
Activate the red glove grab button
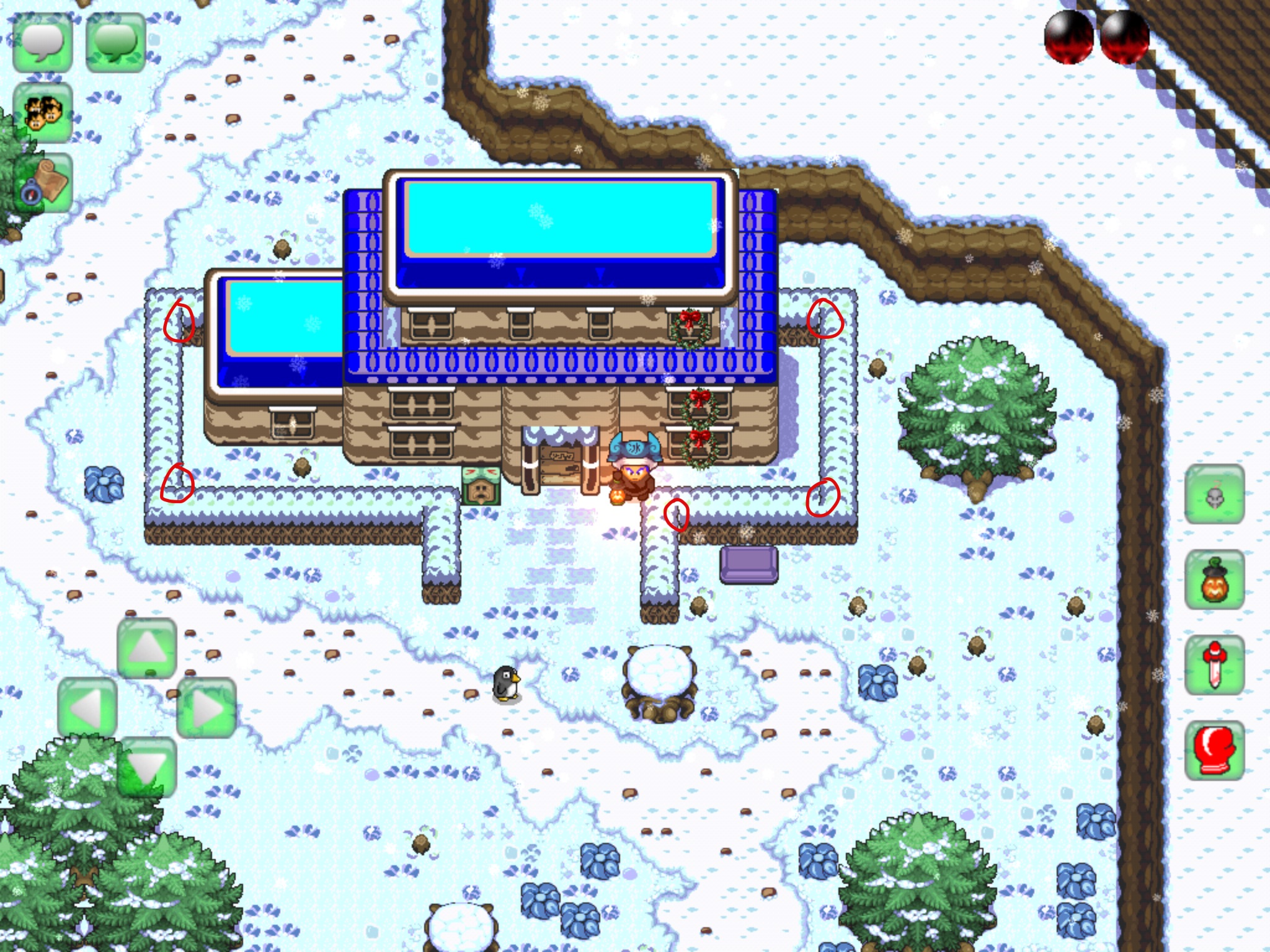(x=1214, y=751)
